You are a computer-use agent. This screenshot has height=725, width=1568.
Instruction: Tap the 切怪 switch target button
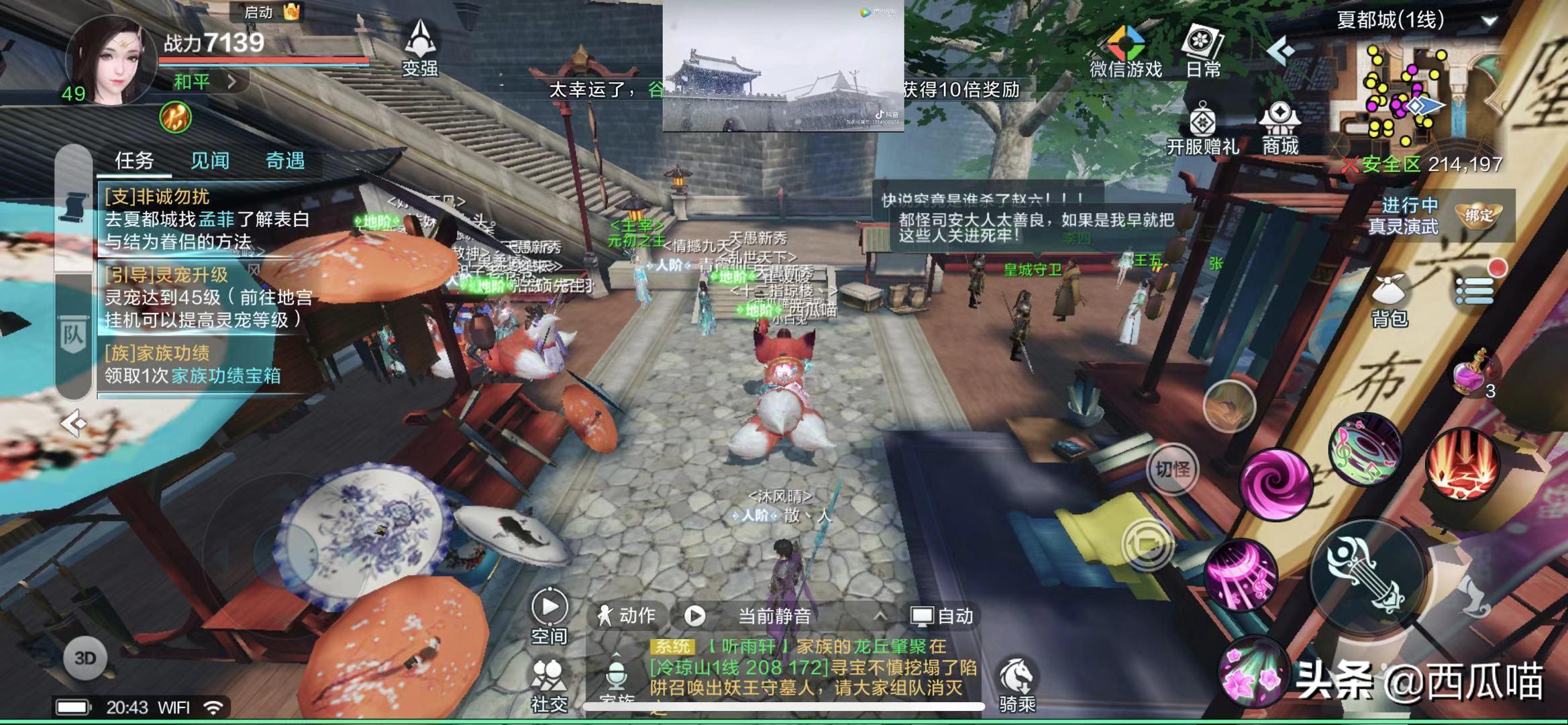(1171, 469)
